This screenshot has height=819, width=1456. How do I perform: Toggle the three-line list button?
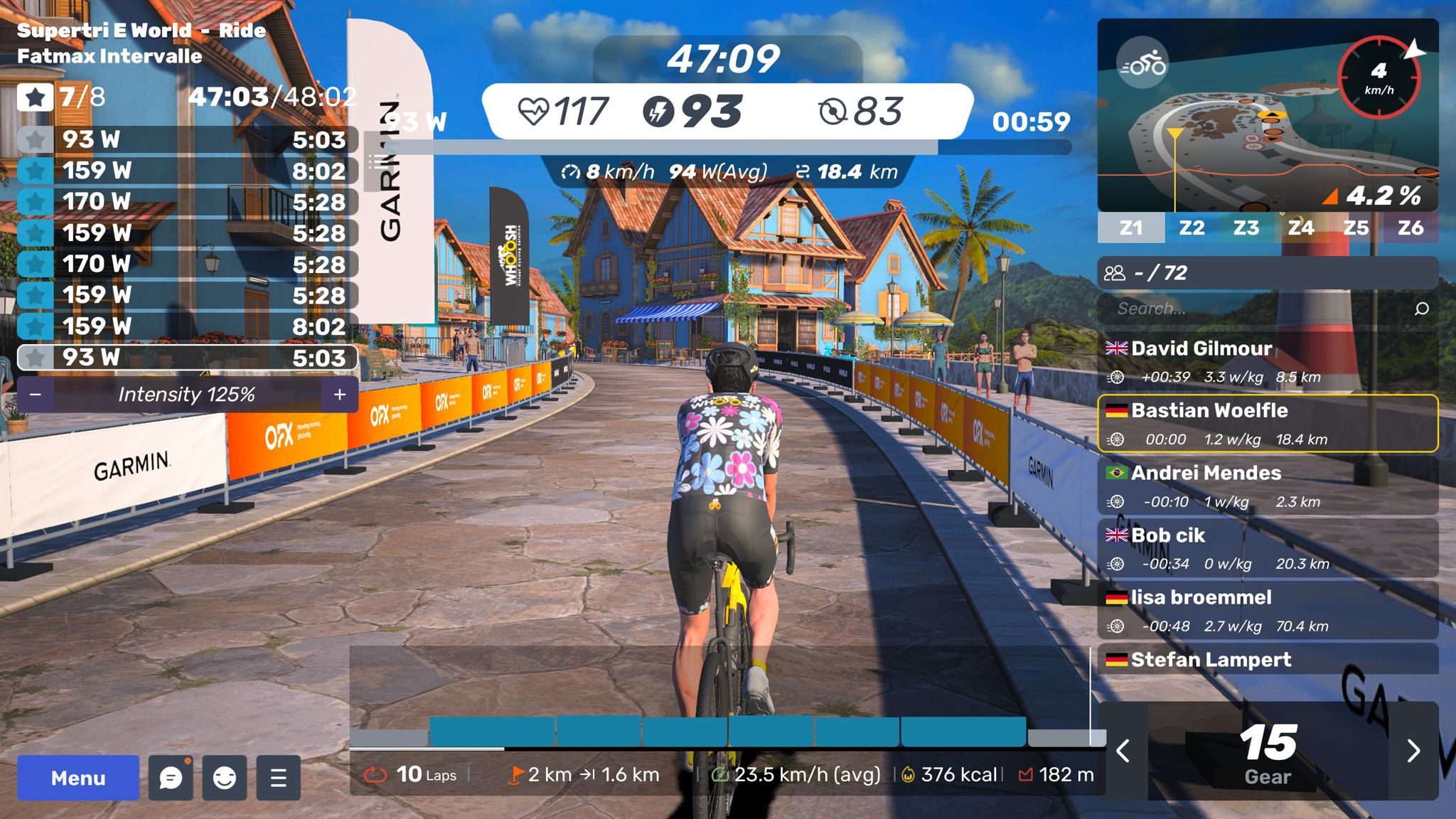click(279, 778)
